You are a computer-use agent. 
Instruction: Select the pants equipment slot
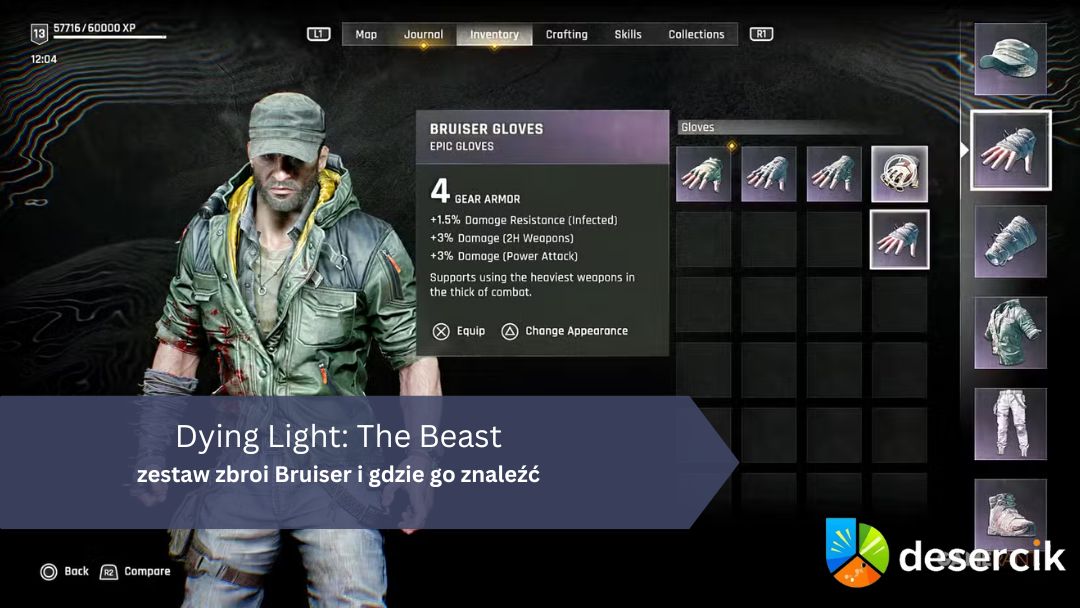click(1010, 424)
